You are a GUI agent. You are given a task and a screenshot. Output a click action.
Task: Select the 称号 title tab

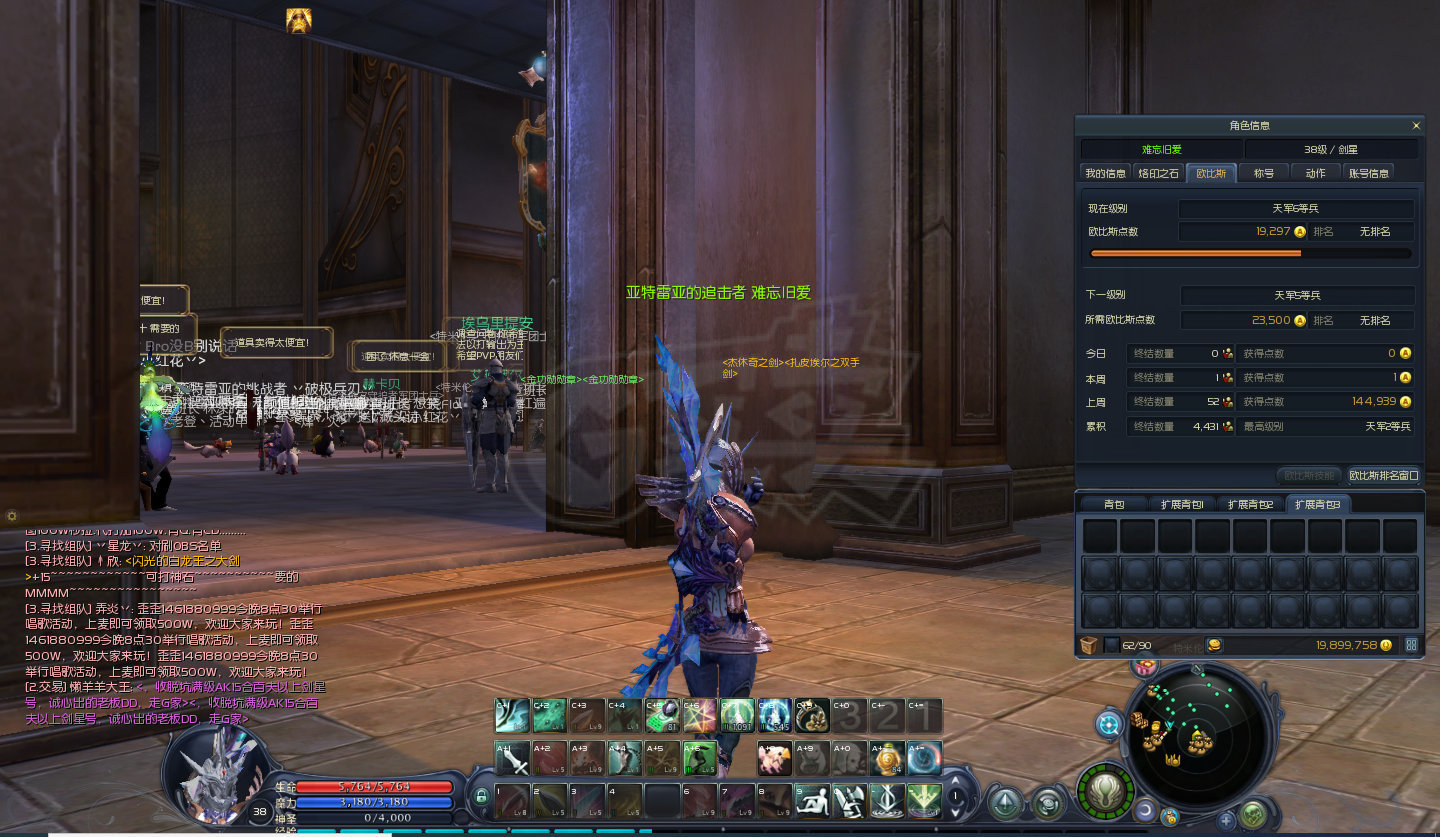(x=1264, y=173)
